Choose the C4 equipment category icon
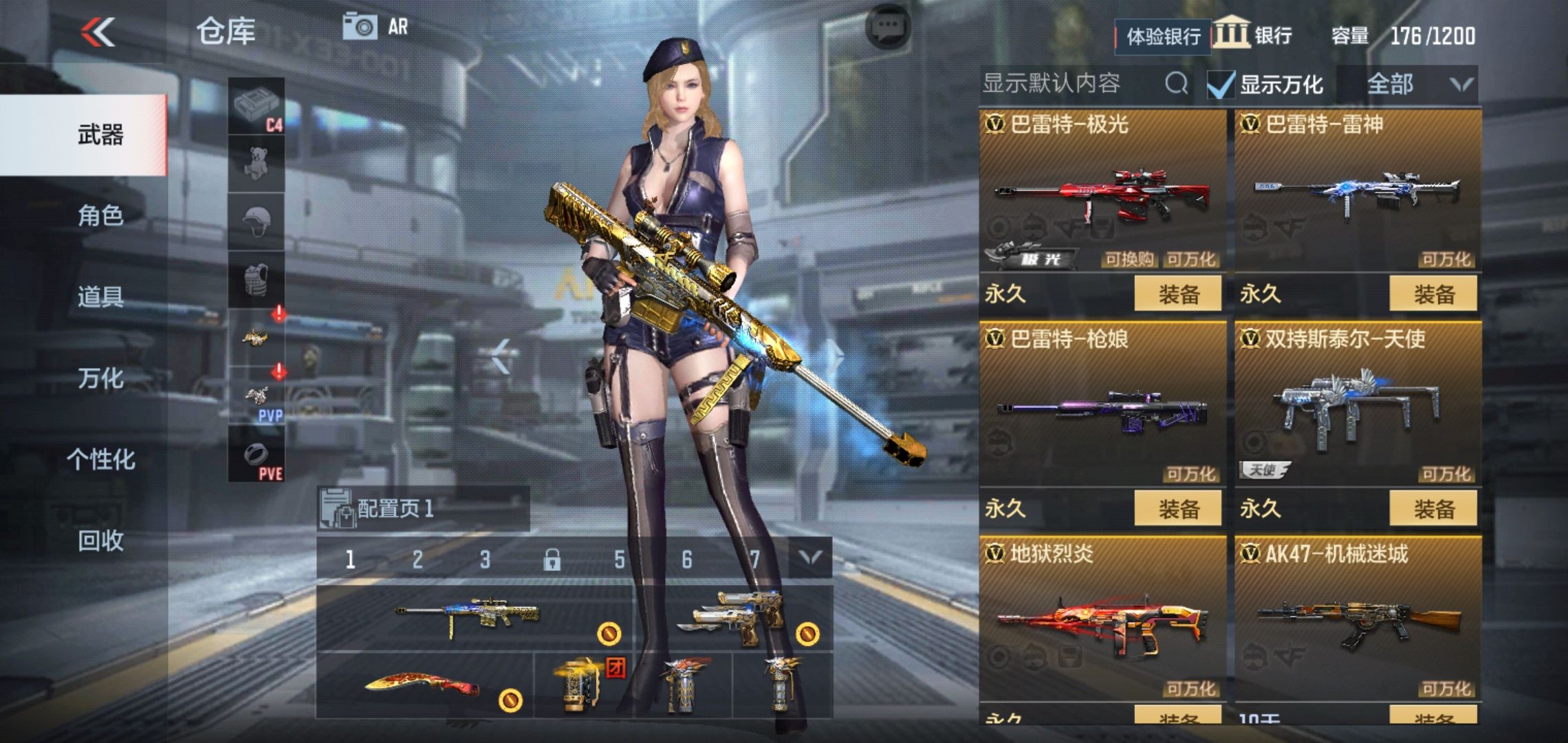Viewport: 1568px width, 743px height. point(257,107)
